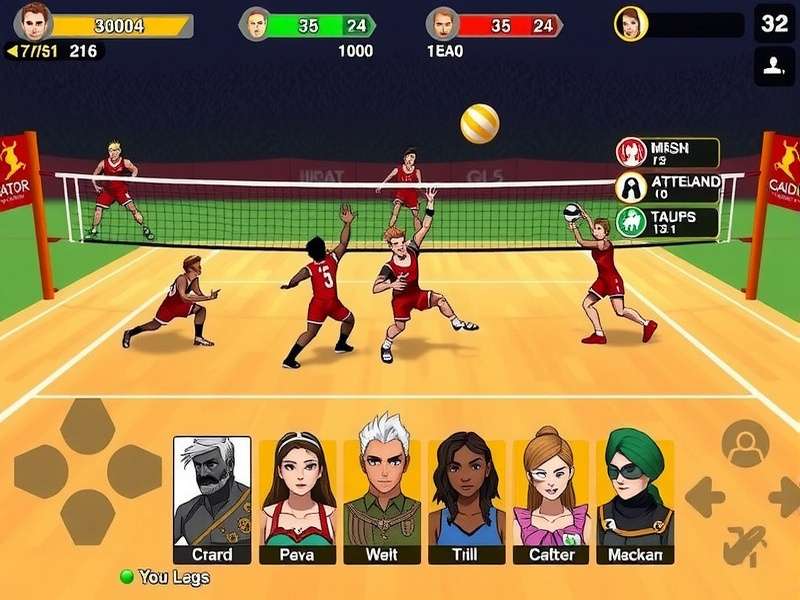This screenshot has height=600, width=800.
Task: Choose the Peva character card
Action: [x=297, y=500]
